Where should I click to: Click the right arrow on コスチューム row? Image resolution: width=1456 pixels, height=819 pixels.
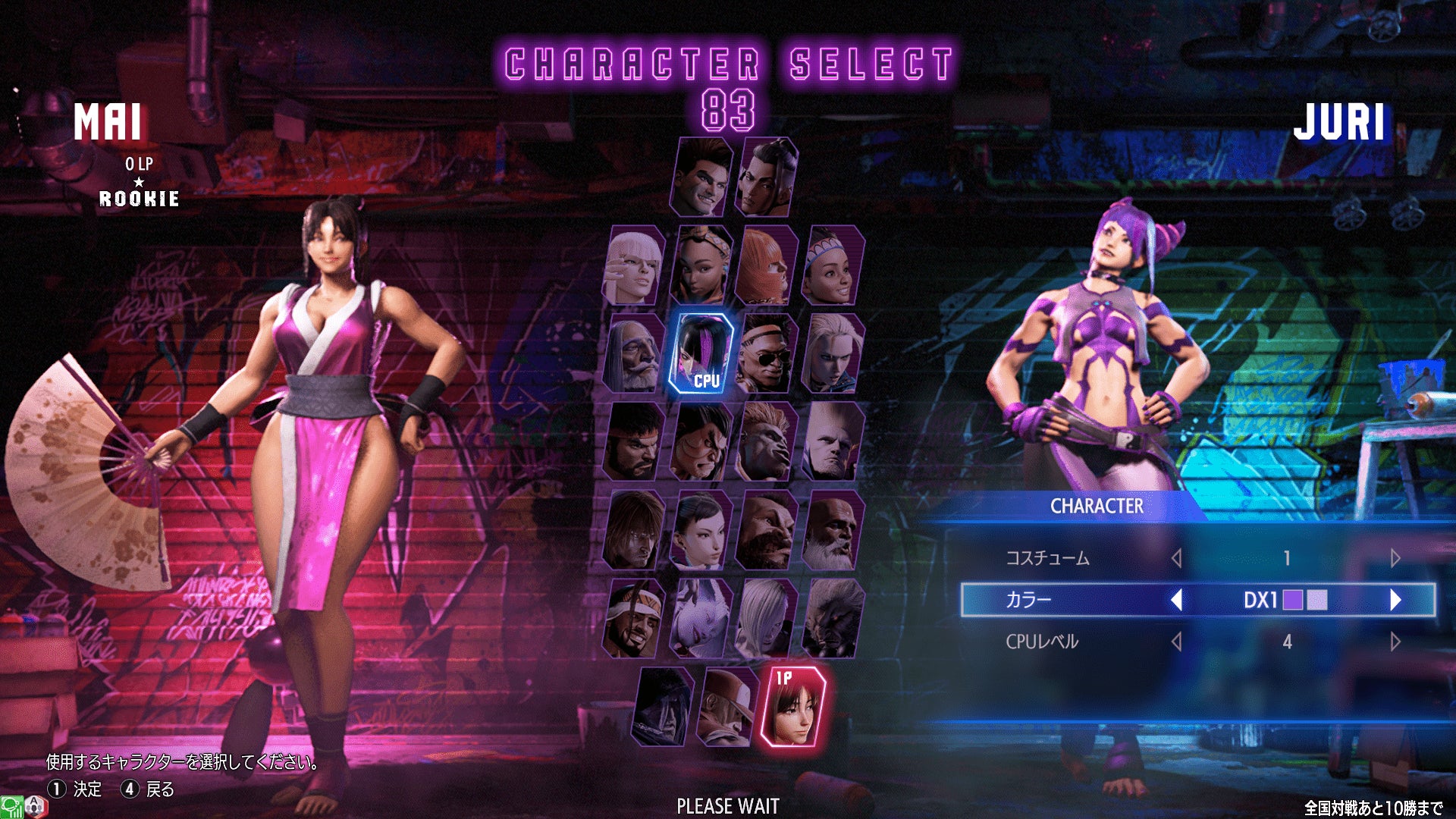[1395, 558]
